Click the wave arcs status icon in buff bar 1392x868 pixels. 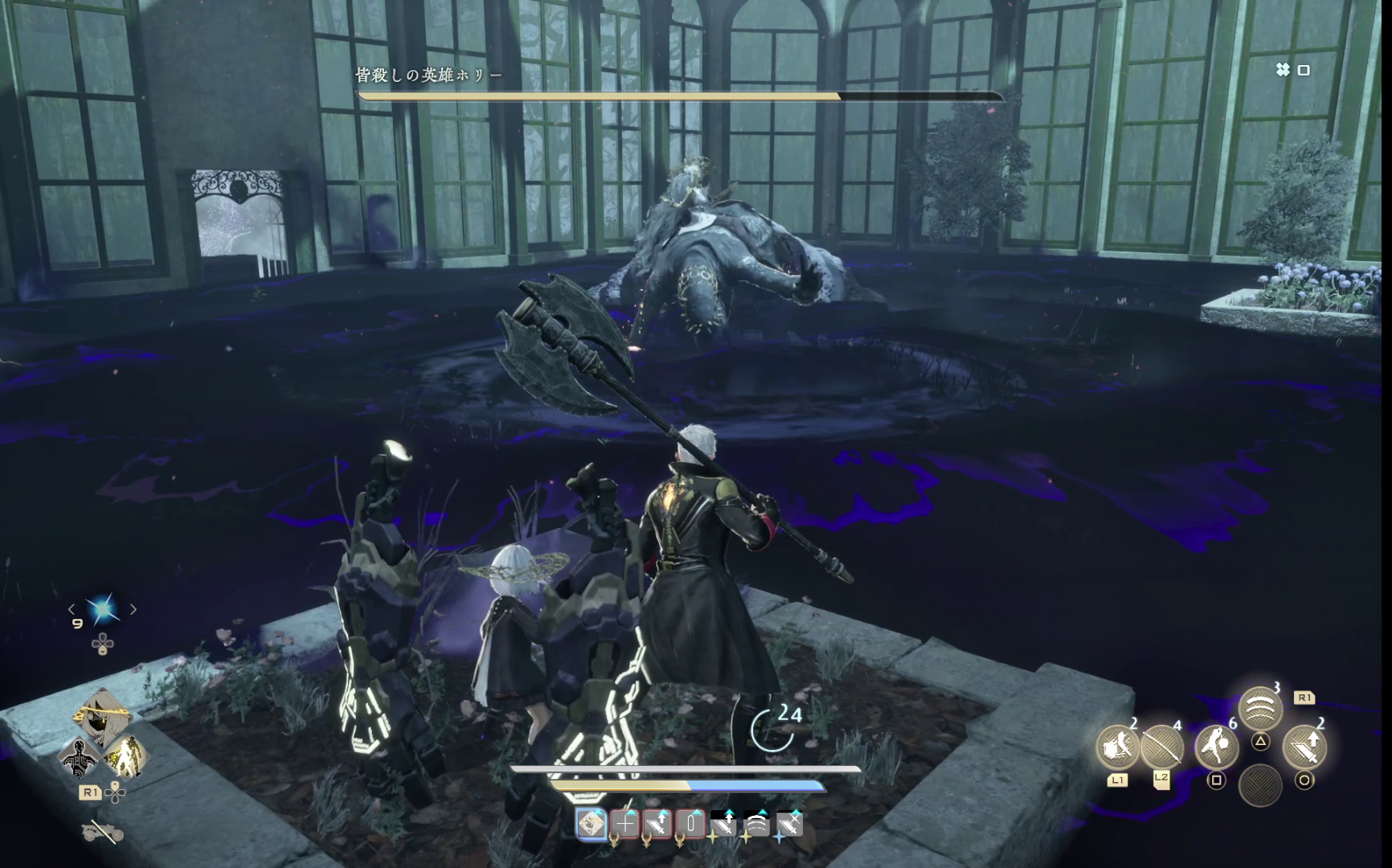coord(756,824)
